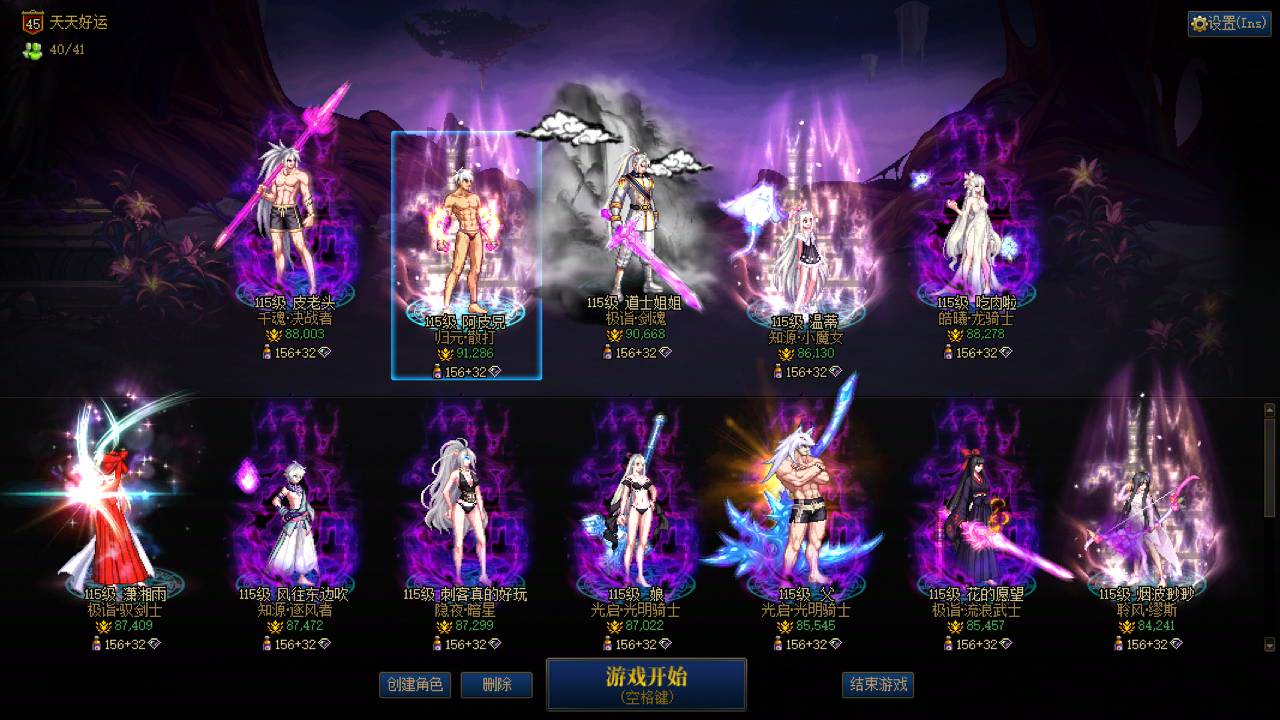Click the 创建角色 create character button
Screen dimensions: 1280x720
pyautogui.click(x=414, y=685)
